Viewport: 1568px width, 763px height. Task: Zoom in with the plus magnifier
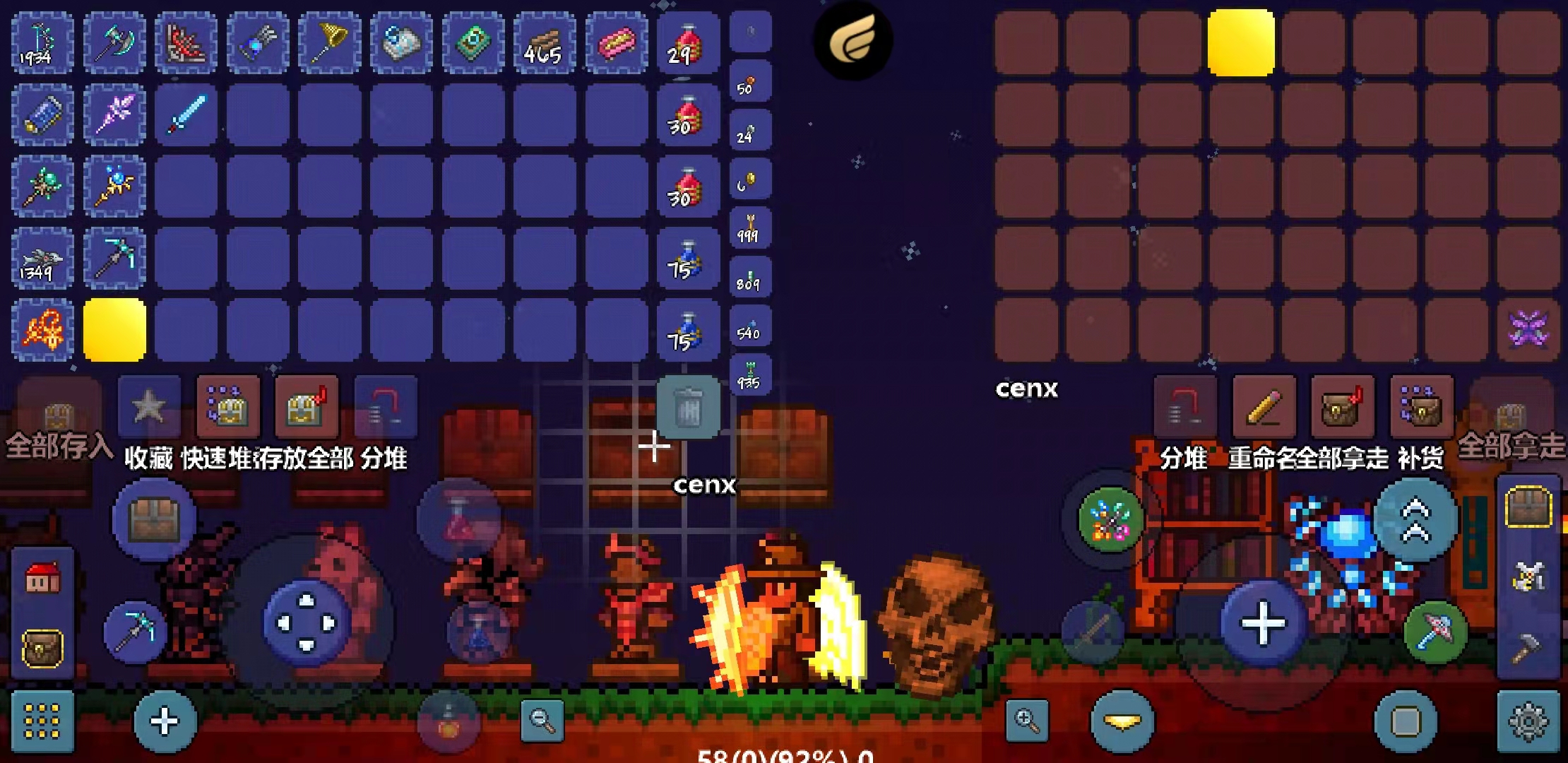tap(1026, 721)
